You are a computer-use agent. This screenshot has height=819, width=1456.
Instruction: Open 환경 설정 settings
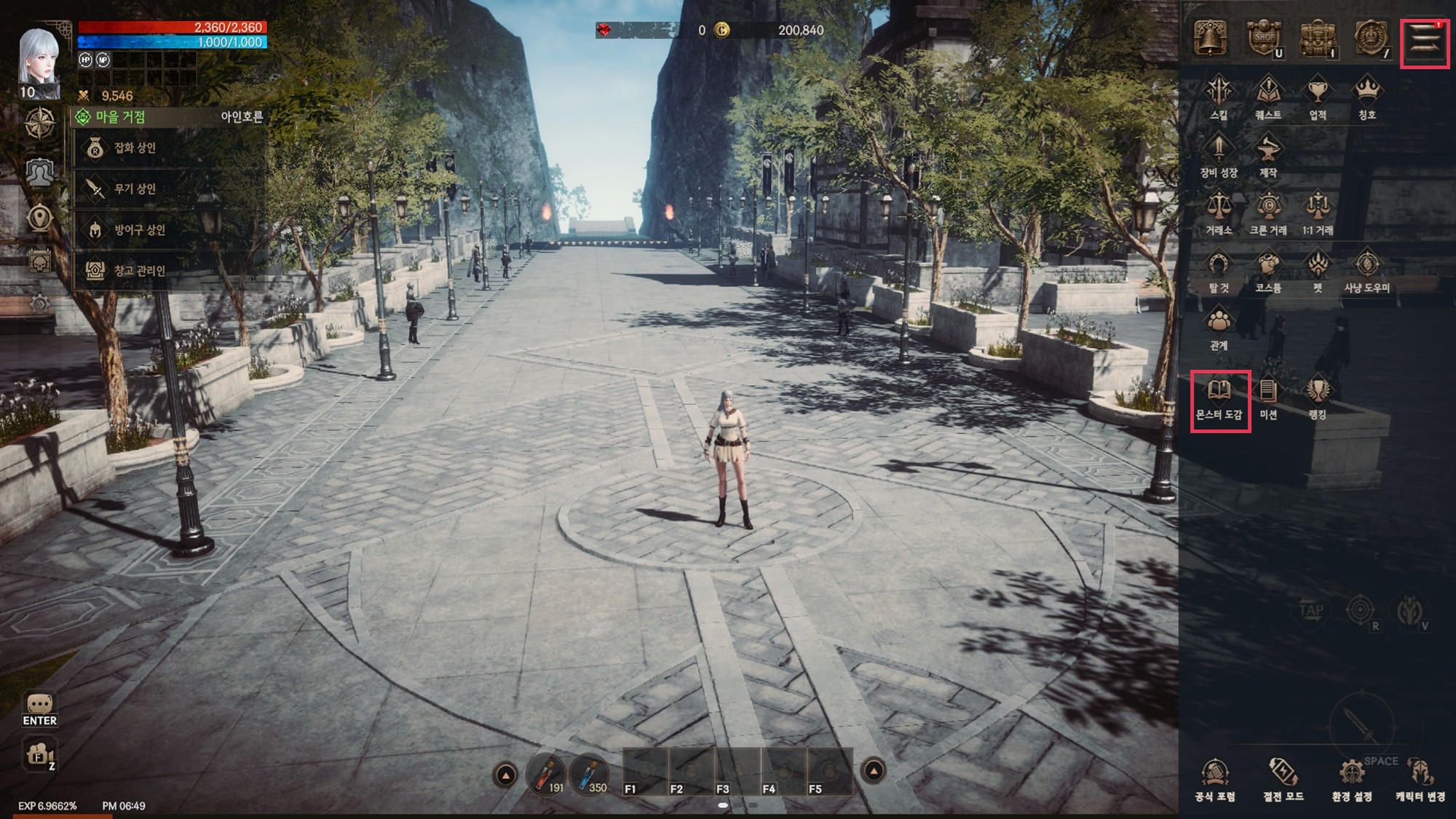(x=1352, y=780)
